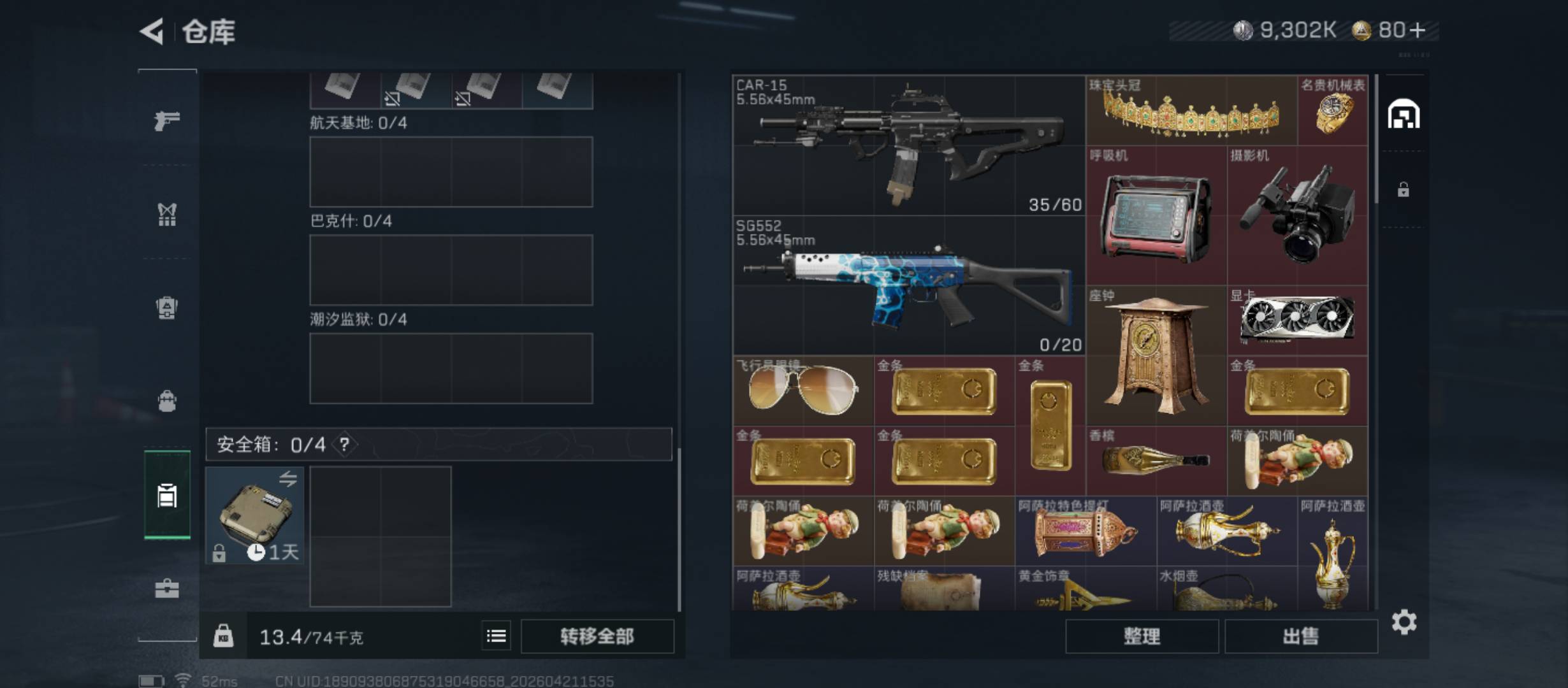Select the 香槟 champagne bottle
The width and height of the screenshot is (1568, 688).
(1156, 461)
